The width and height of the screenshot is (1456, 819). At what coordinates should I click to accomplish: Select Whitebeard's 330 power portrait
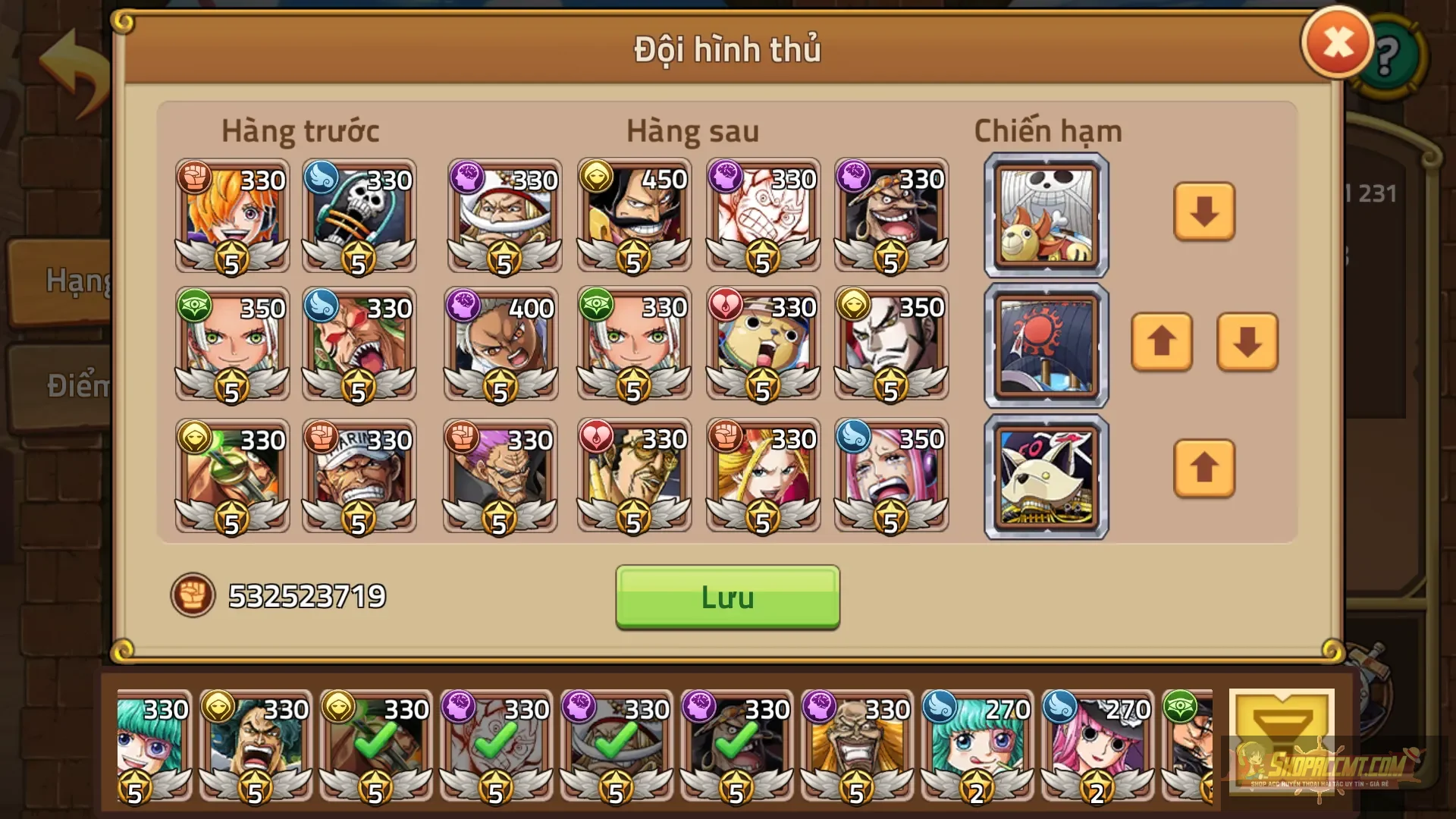pos(504,216)
